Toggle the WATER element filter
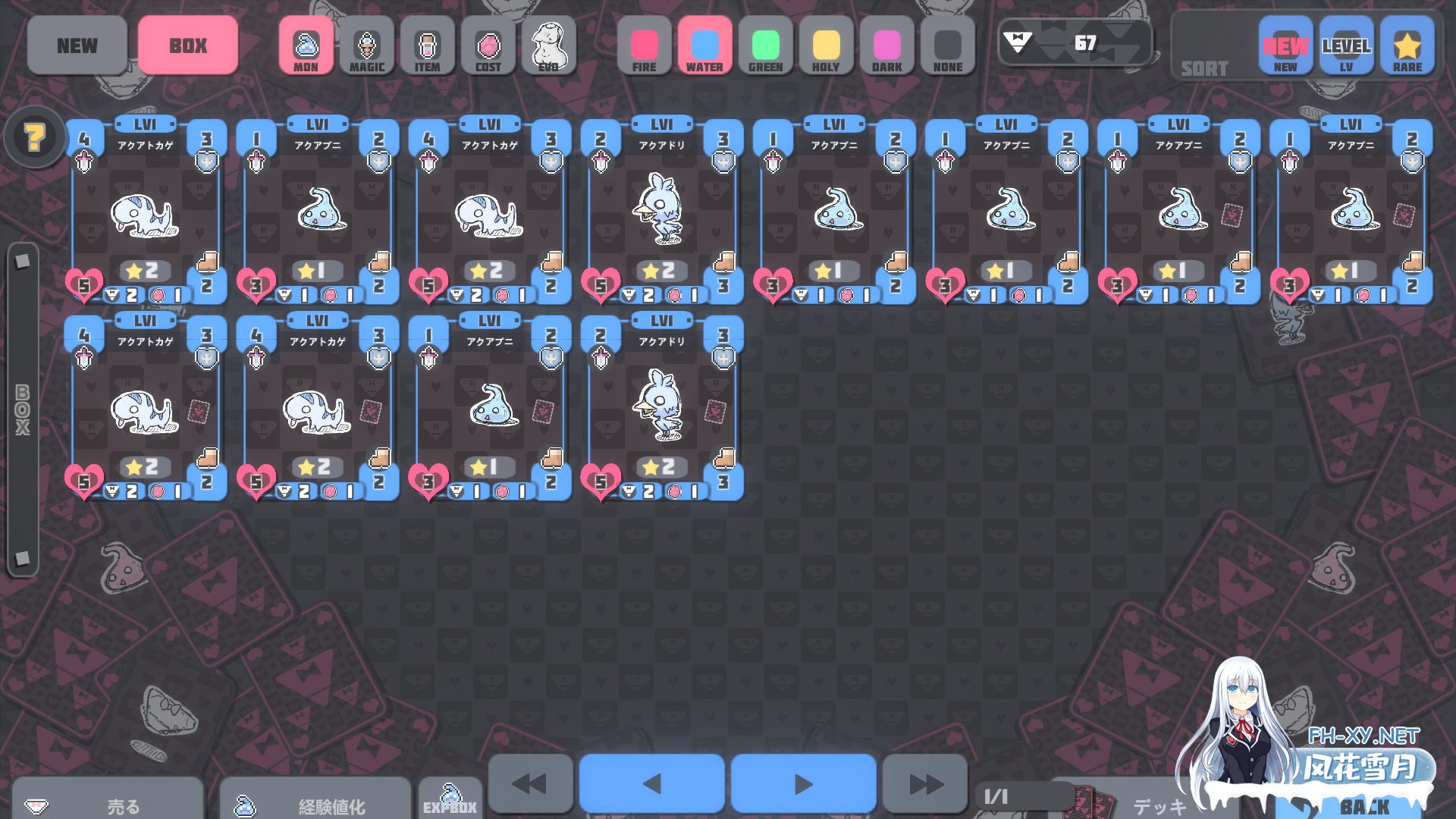The image size is (1456, 819). (x=704, y=46)
